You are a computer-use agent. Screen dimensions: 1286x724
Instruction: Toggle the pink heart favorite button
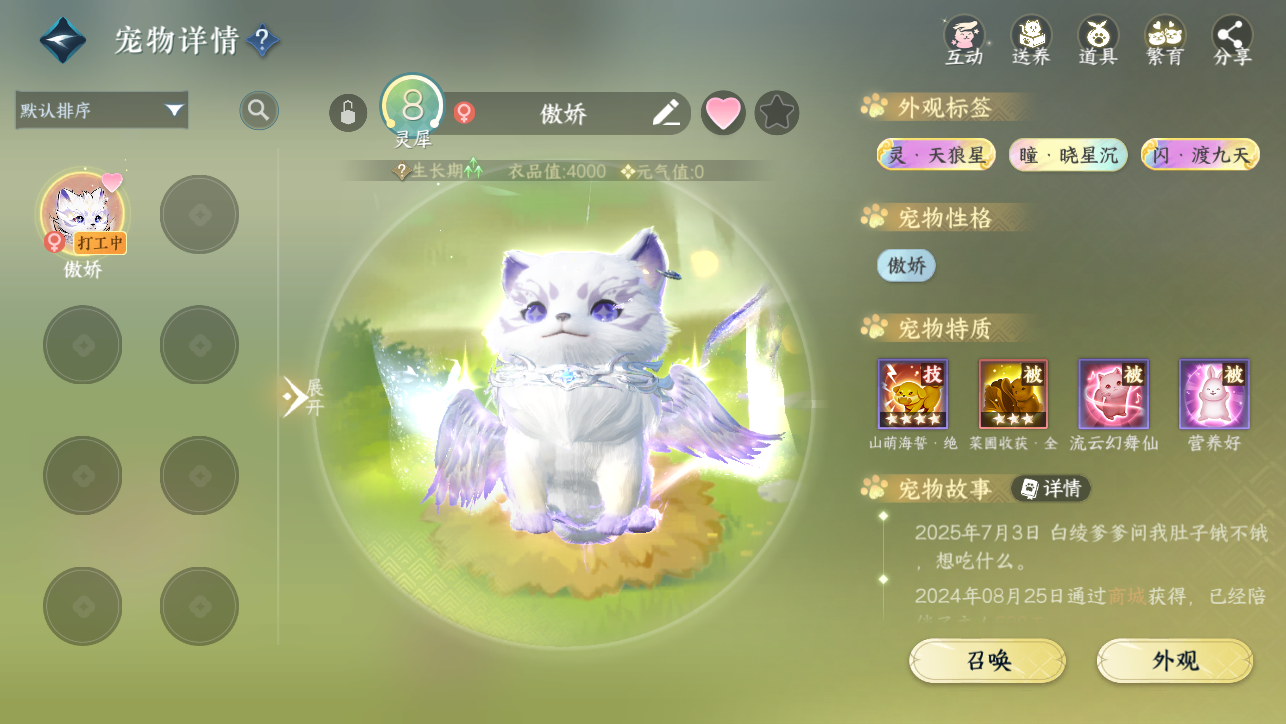[x=723, y=112]
